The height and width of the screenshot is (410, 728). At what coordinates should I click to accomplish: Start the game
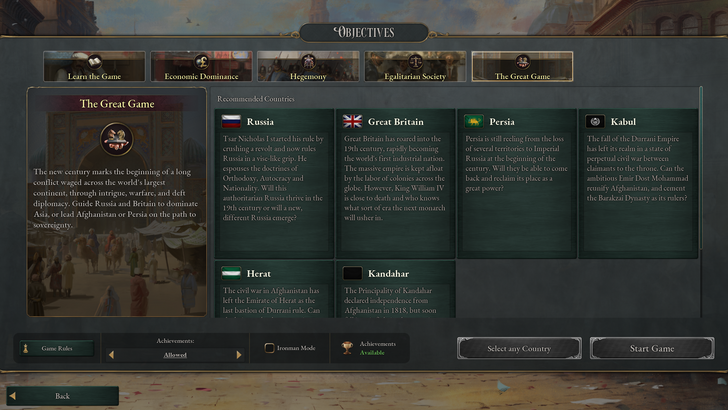[x=651, y=349]
